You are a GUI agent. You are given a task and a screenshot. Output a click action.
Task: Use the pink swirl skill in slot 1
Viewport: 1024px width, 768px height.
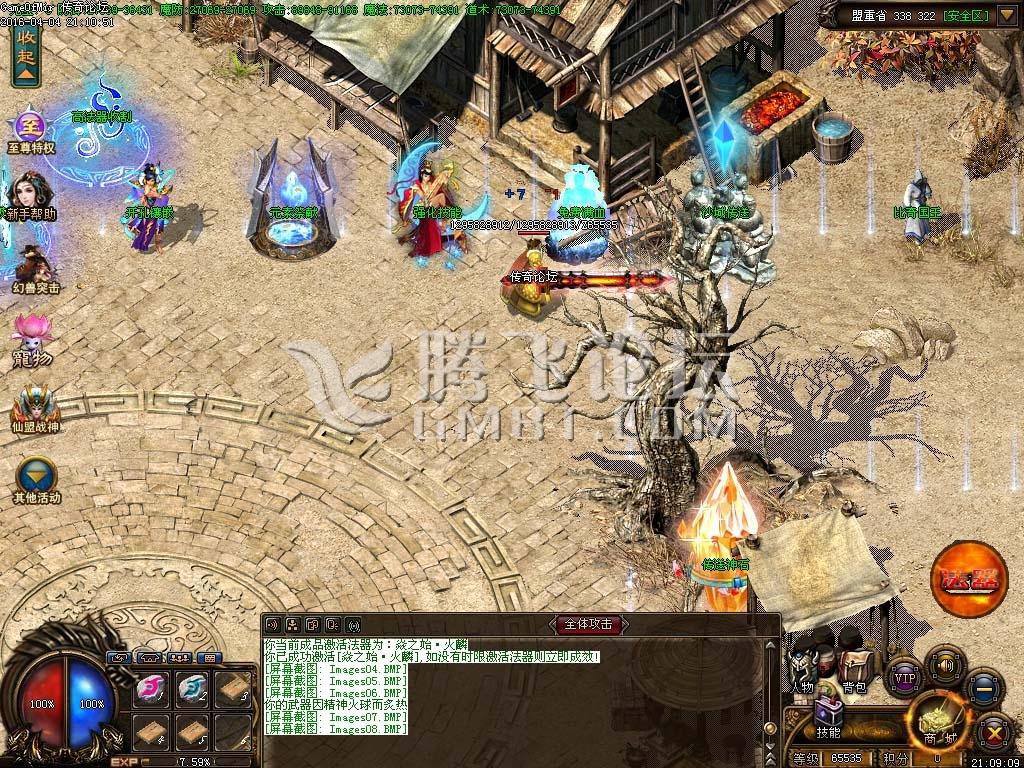point(153,688)
